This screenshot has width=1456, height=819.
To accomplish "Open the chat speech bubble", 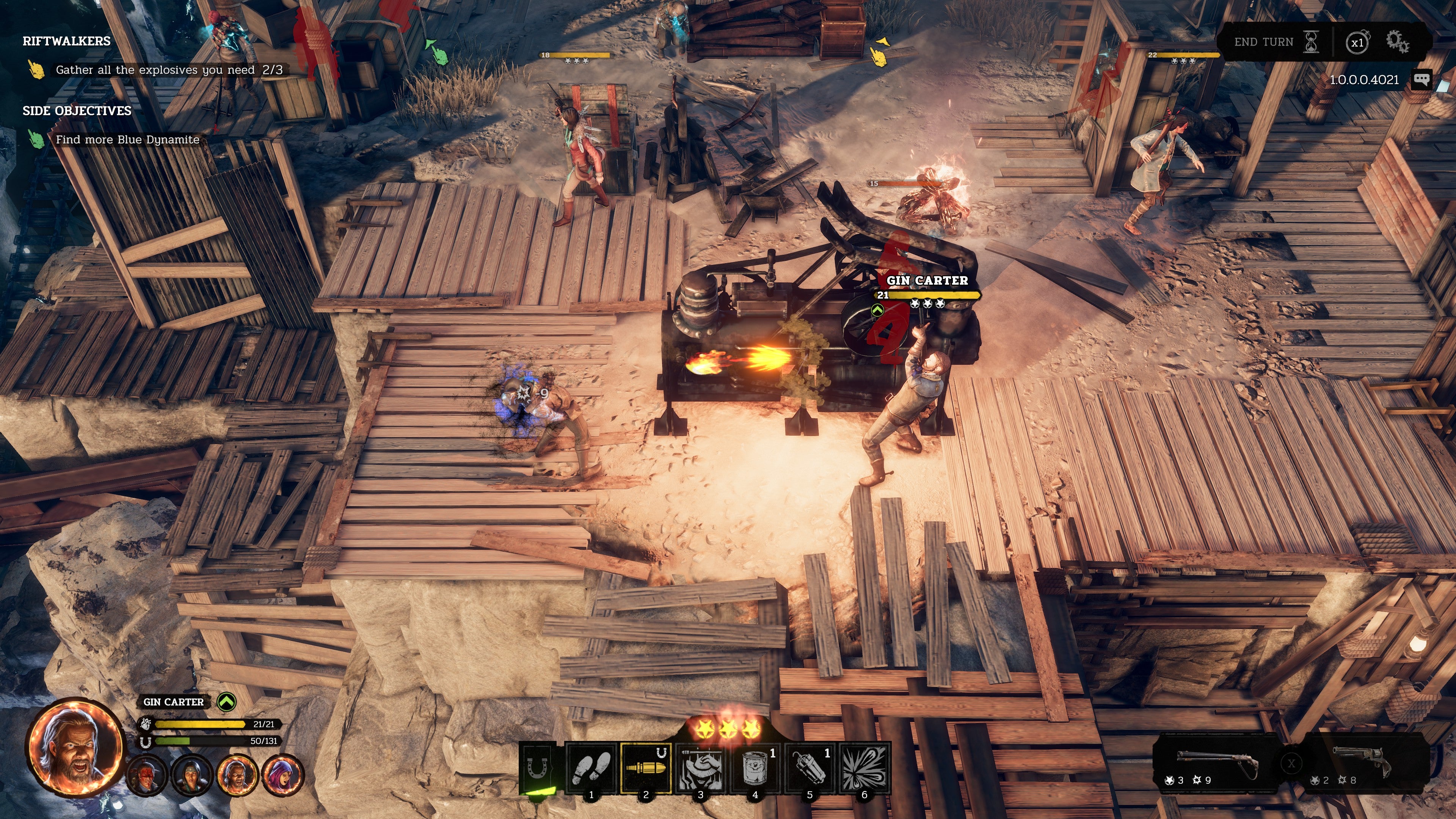I will (x=1421, y=79).
